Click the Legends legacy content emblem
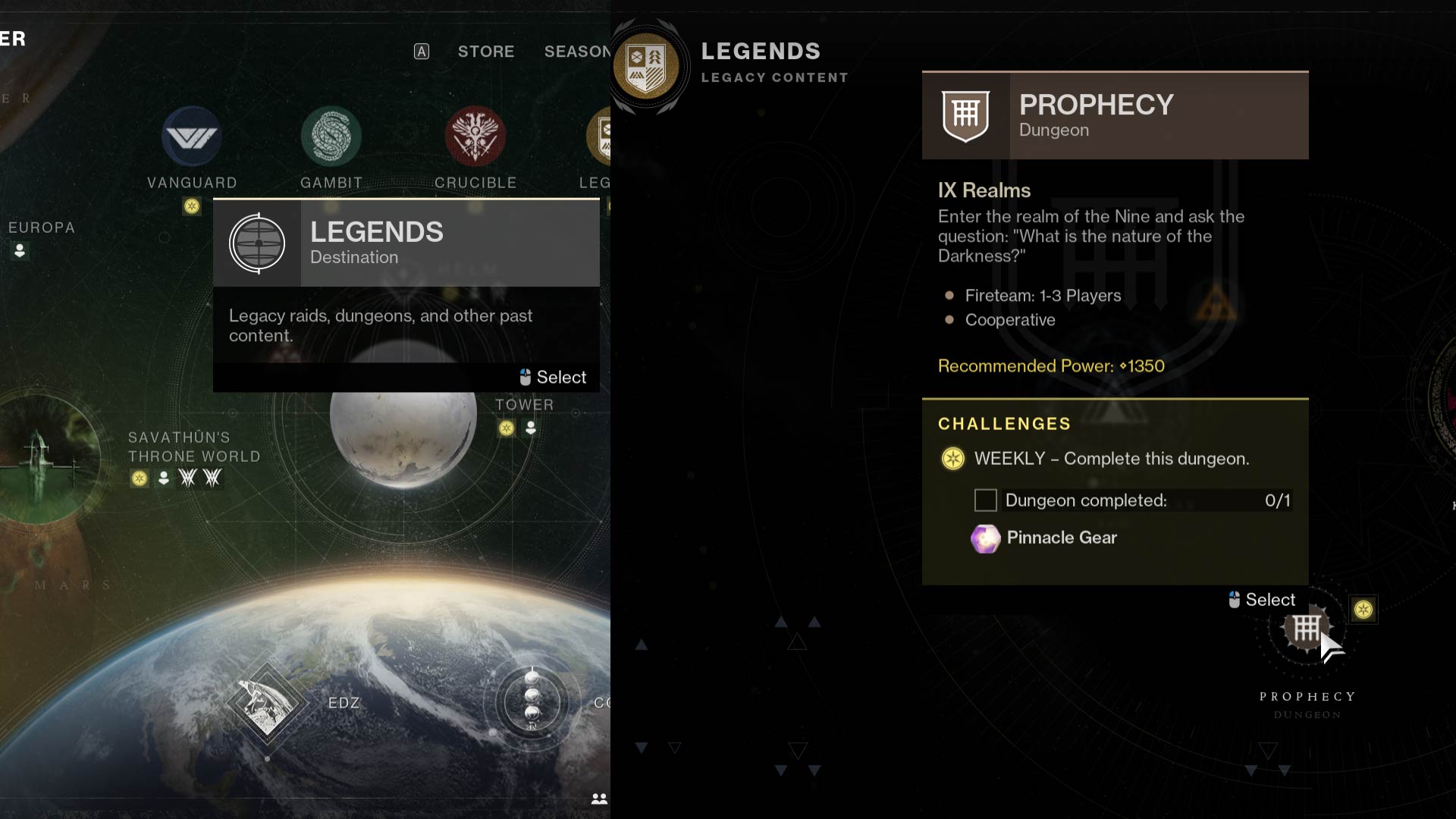 pos(648,64)
